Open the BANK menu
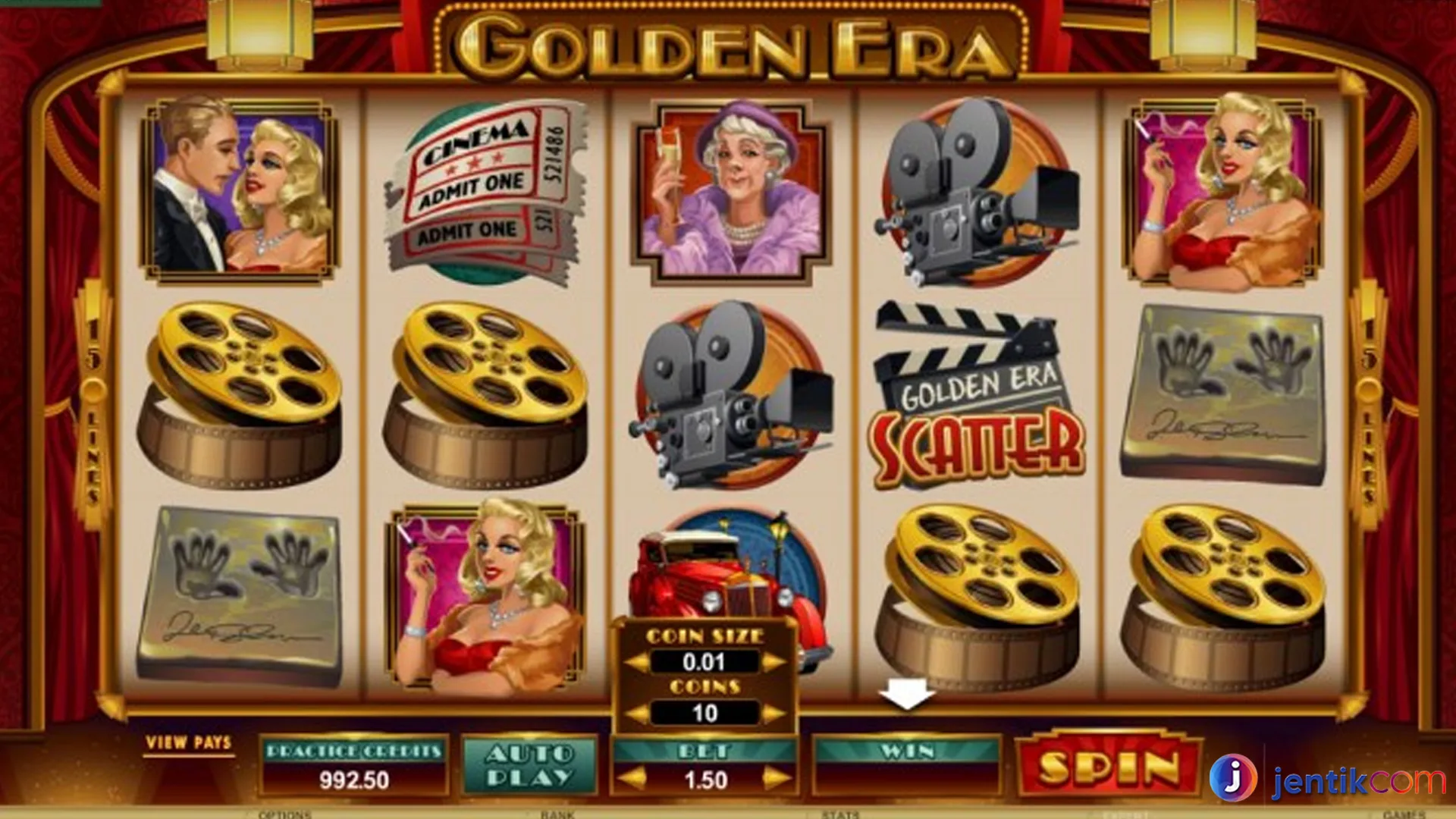 point(557,814)
